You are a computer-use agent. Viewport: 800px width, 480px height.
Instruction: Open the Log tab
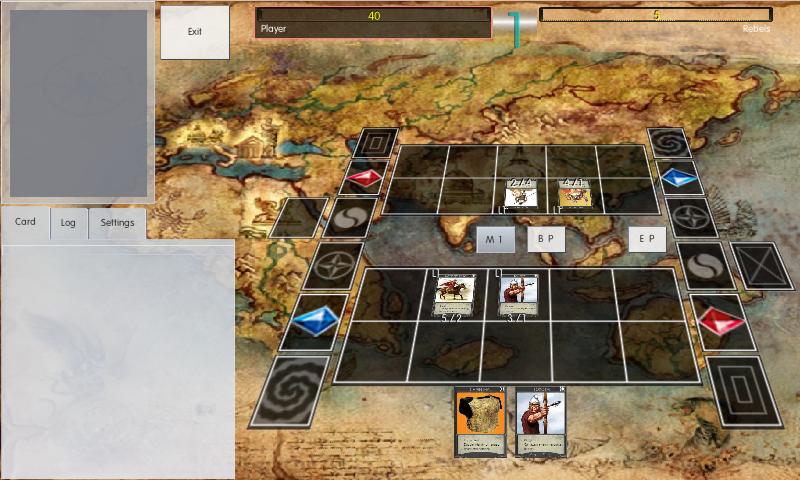68,222
